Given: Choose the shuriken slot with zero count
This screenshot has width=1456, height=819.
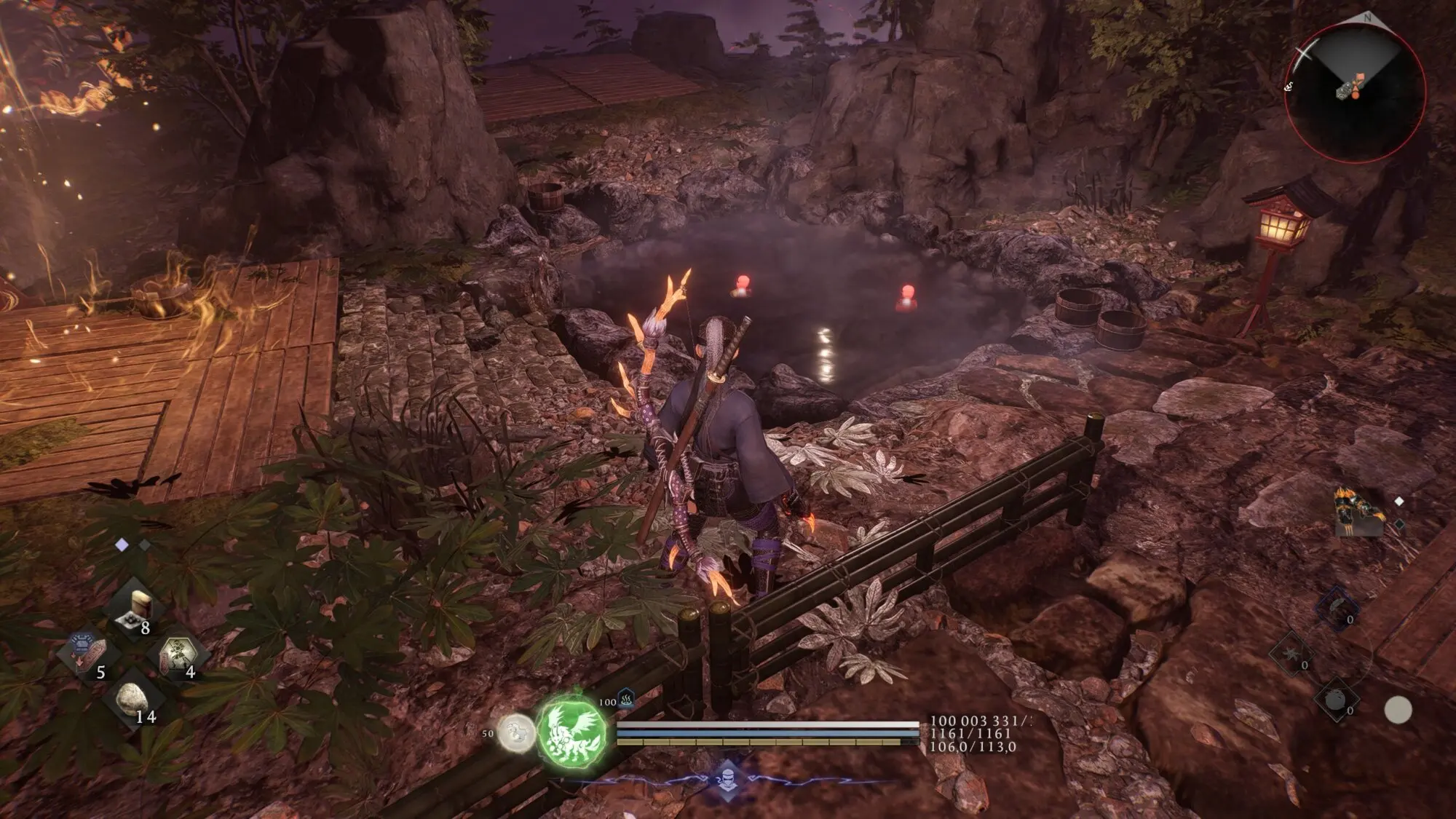Looking at the screenshot, I should tap(1291, 654).
